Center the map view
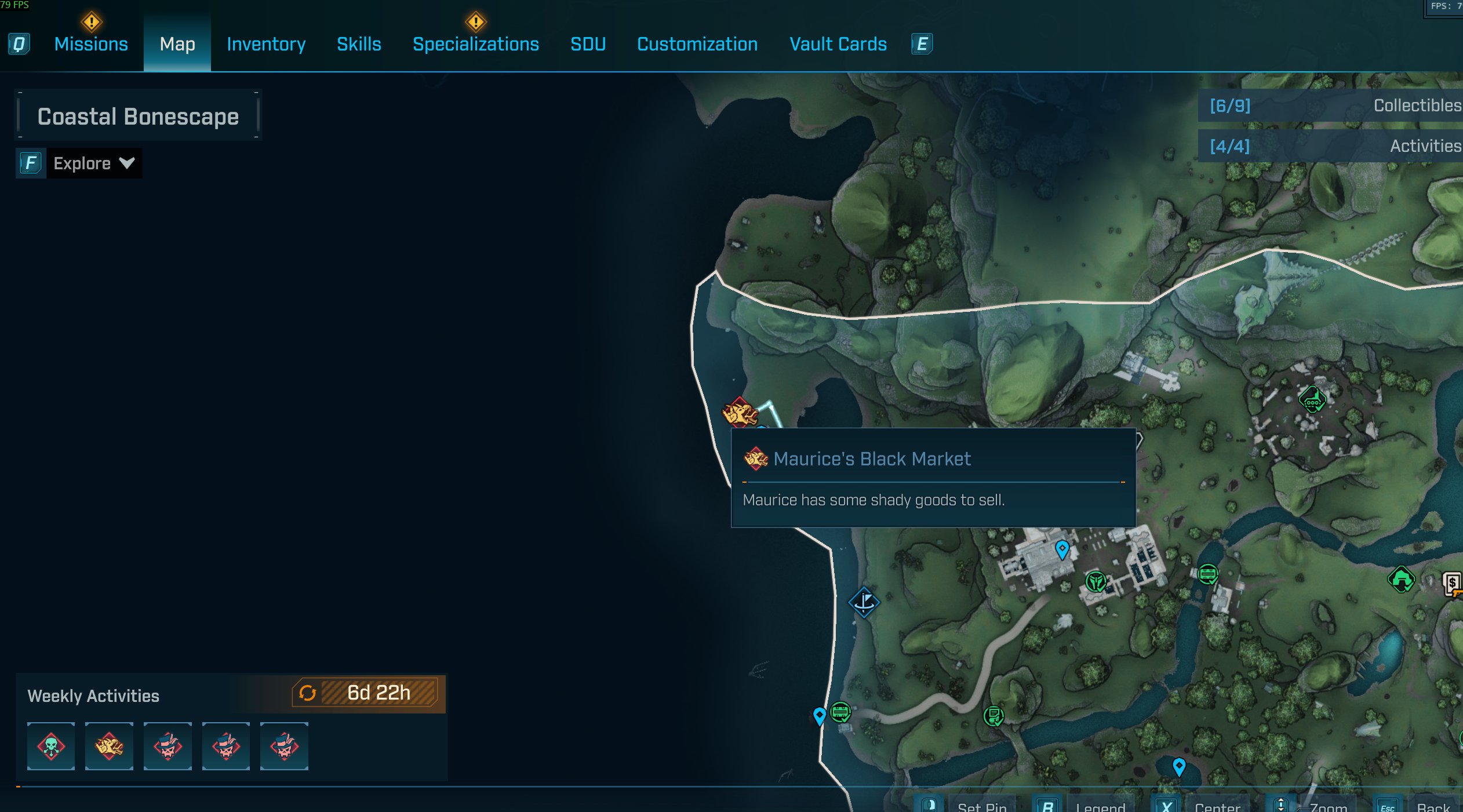Screen dimensions: 1463x812 [1217, 806]
